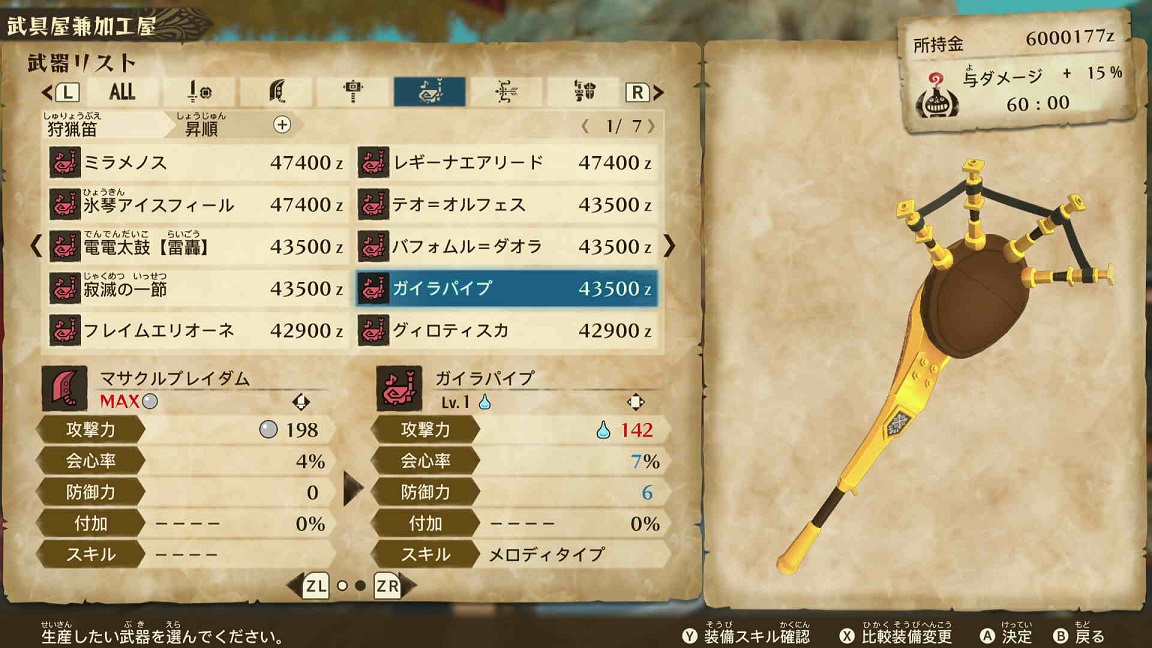
Task: Choose the highlighted ガイラパイプ entry
Action: tap(506, 289)
